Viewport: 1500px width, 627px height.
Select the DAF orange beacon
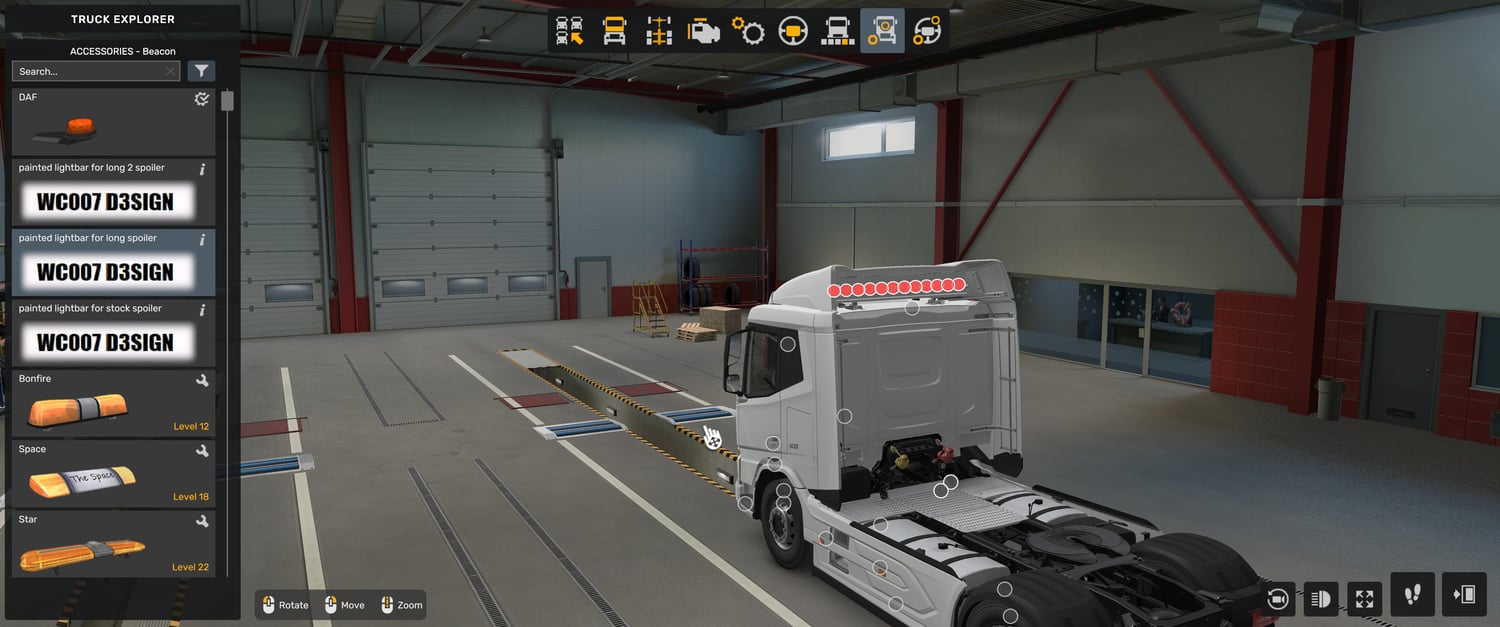[113, 122]
